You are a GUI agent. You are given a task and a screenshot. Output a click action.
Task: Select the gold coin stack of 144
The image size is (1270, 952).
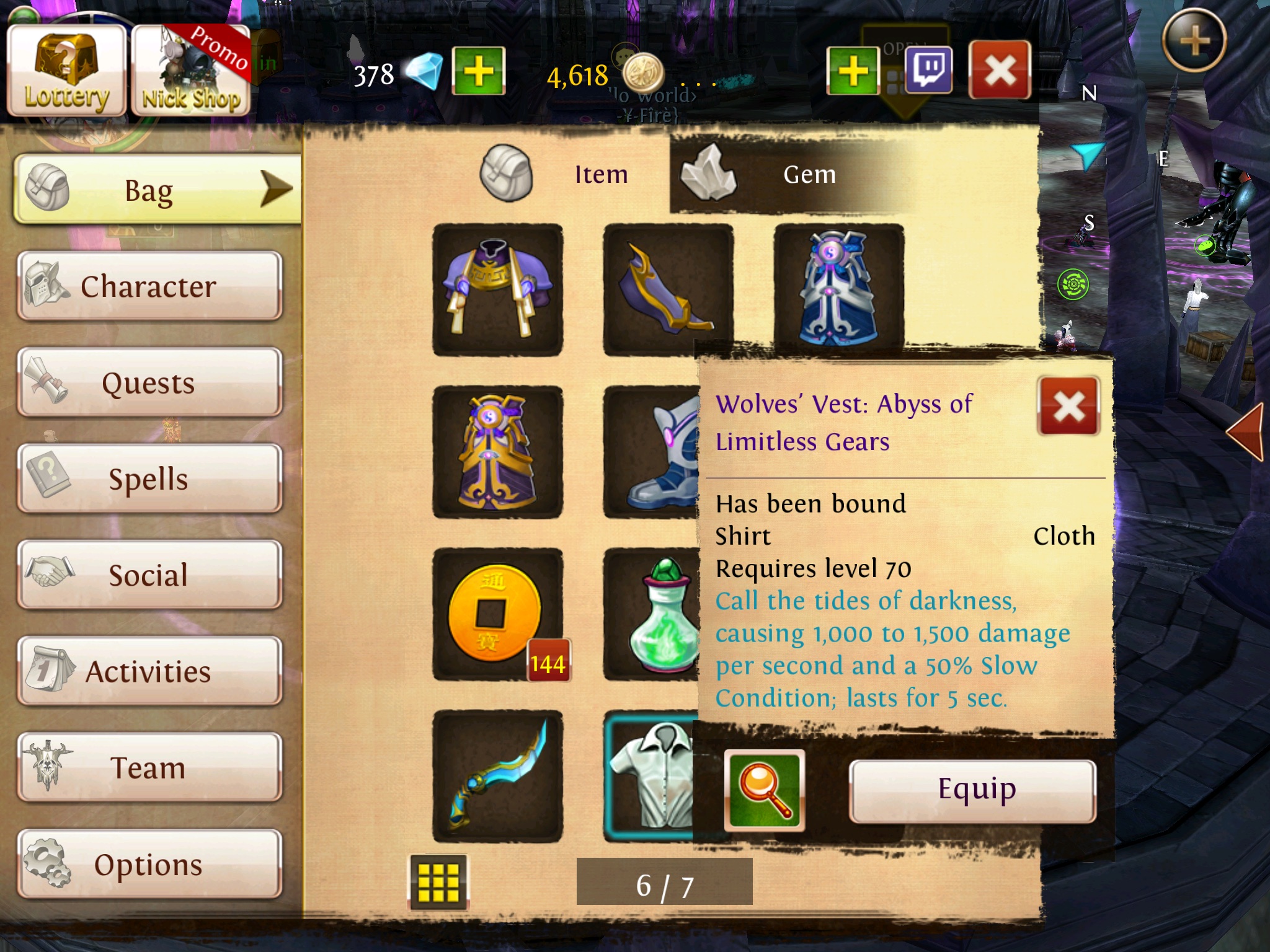(x=497, y=614)
